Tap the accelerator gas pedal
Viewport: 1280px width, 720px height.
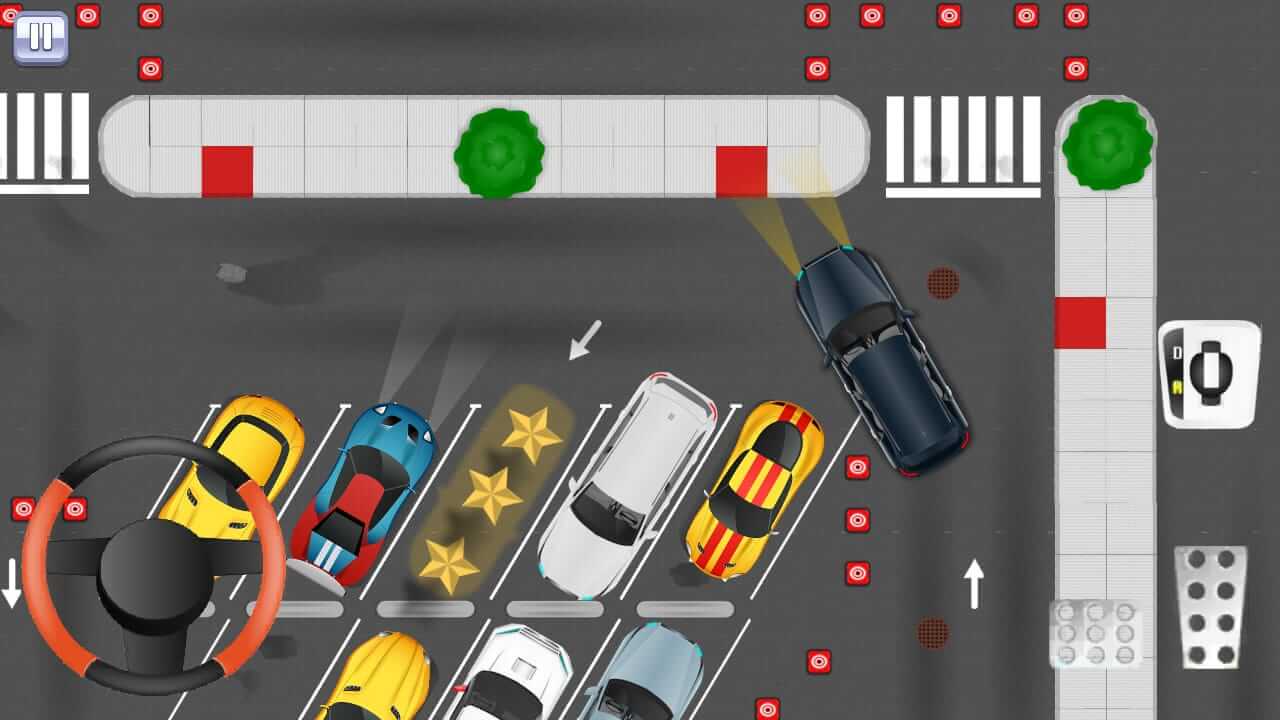(1210, 606)
